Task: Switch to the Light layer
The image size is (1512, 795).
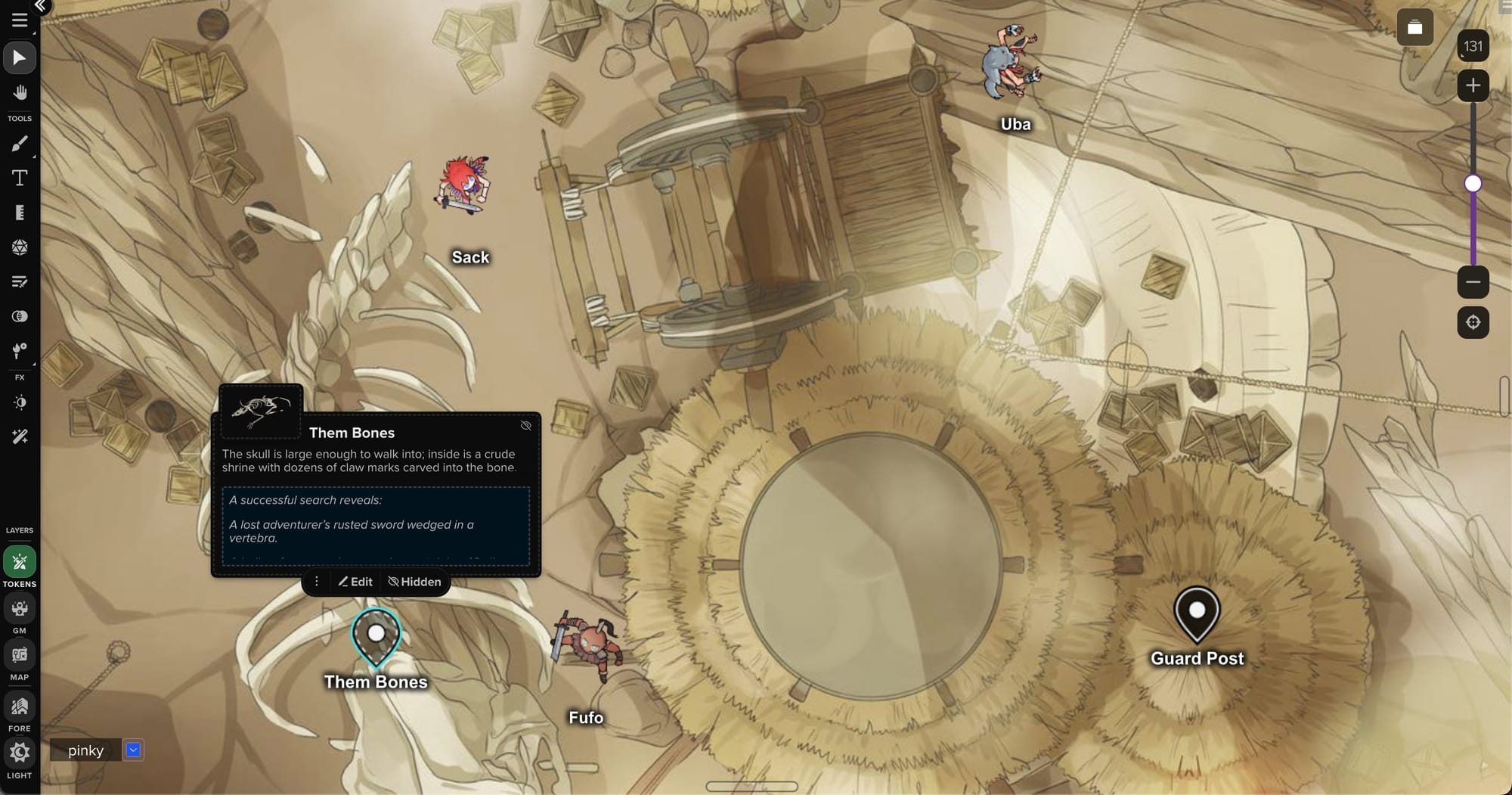Action: click(x=20, y=753)
